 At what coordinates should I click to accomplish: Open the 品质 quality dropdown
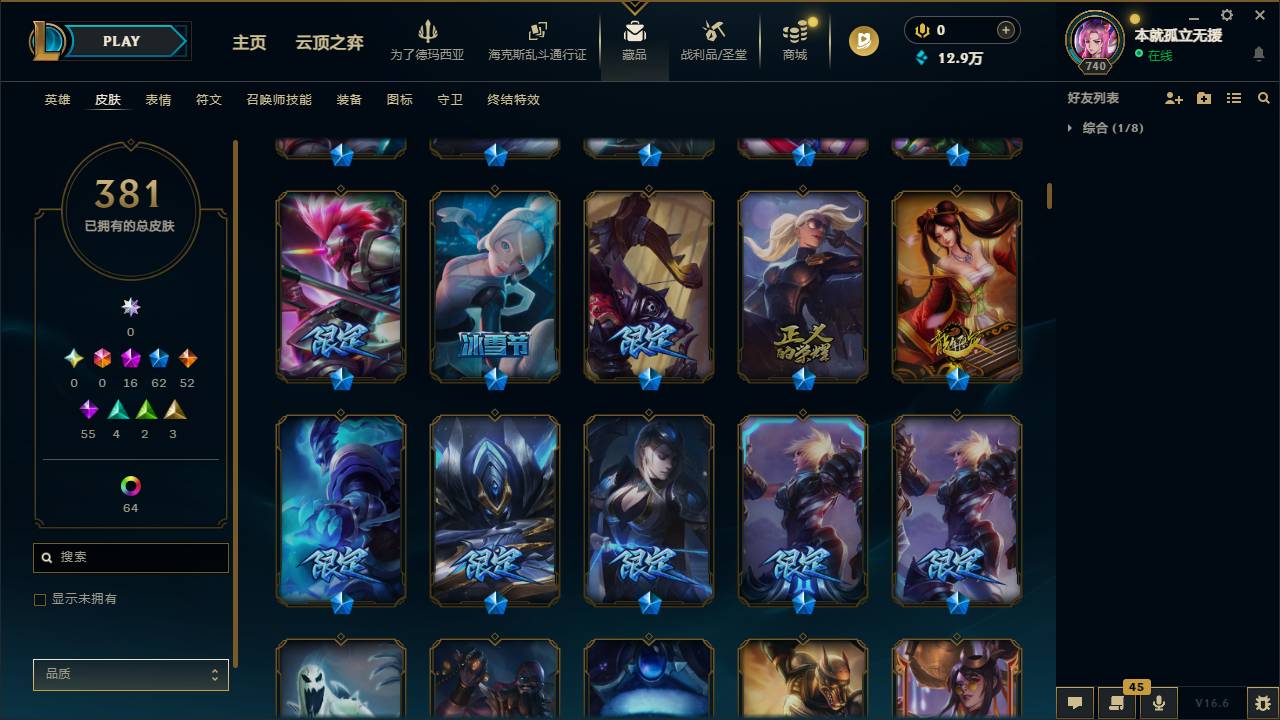click(130, 674)
